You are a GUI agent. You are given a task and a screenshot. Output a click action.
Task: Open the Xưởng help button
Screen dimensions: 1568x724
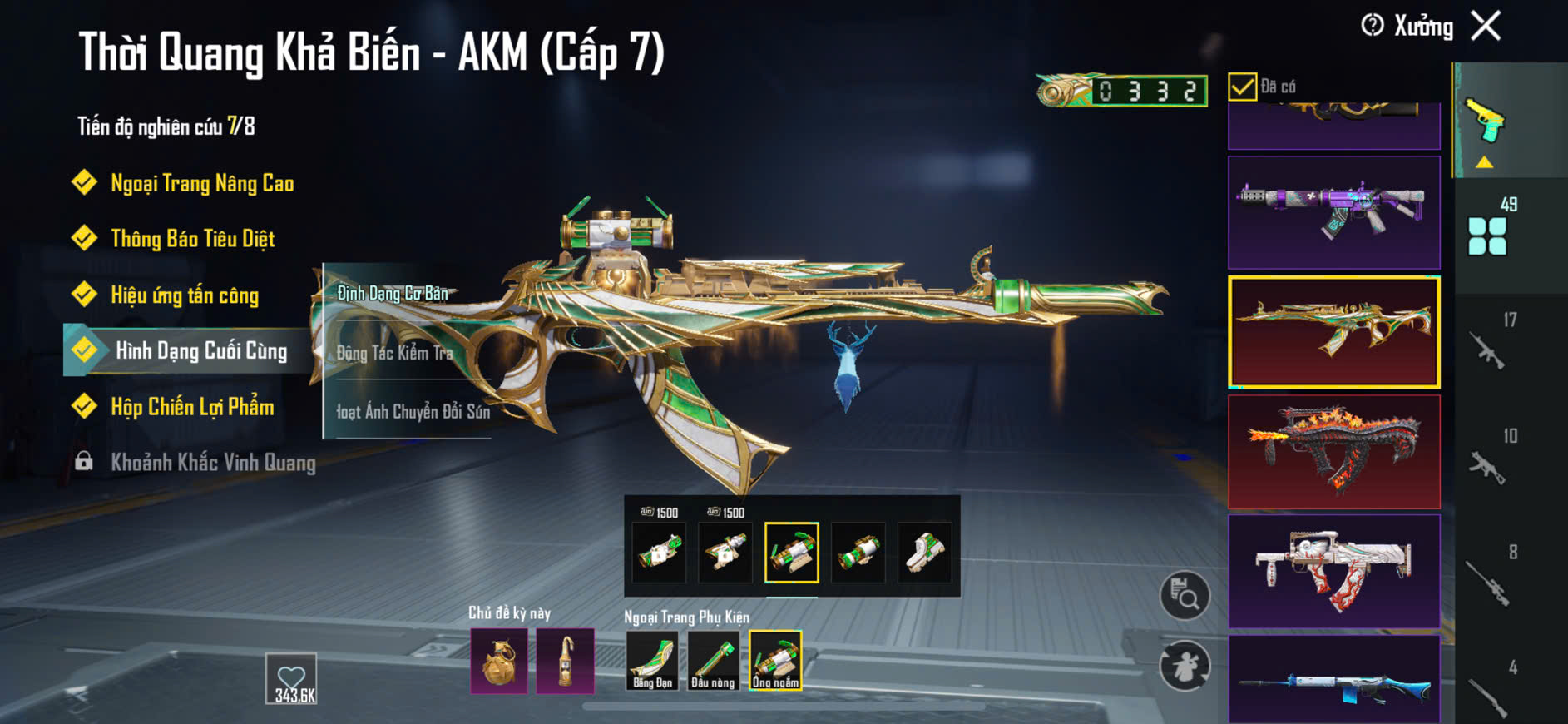tap(1373, 26)
